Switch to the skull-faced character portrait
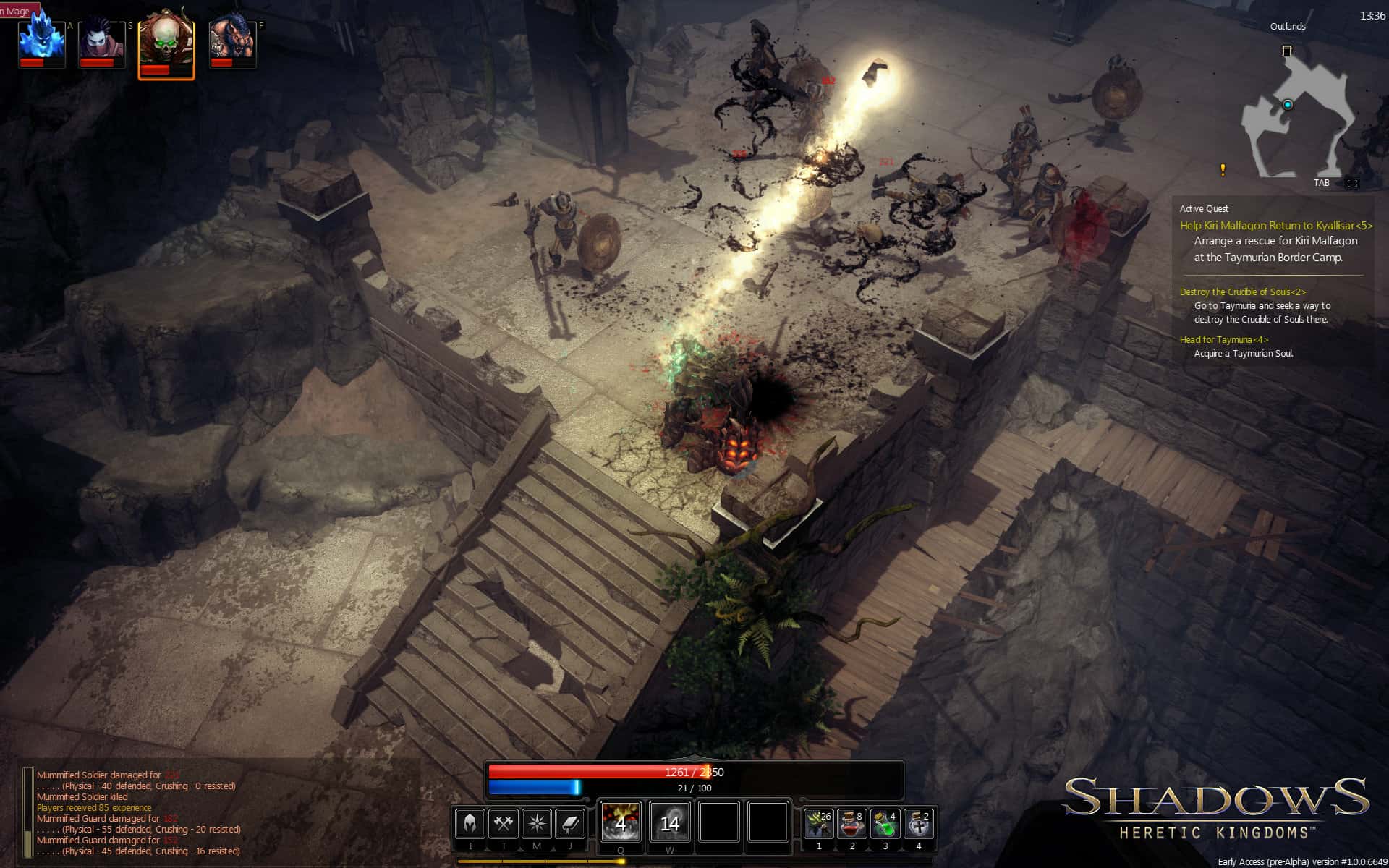Viewport: 1389px width, 868px height. pyautogui.click(x=166, y=41)
